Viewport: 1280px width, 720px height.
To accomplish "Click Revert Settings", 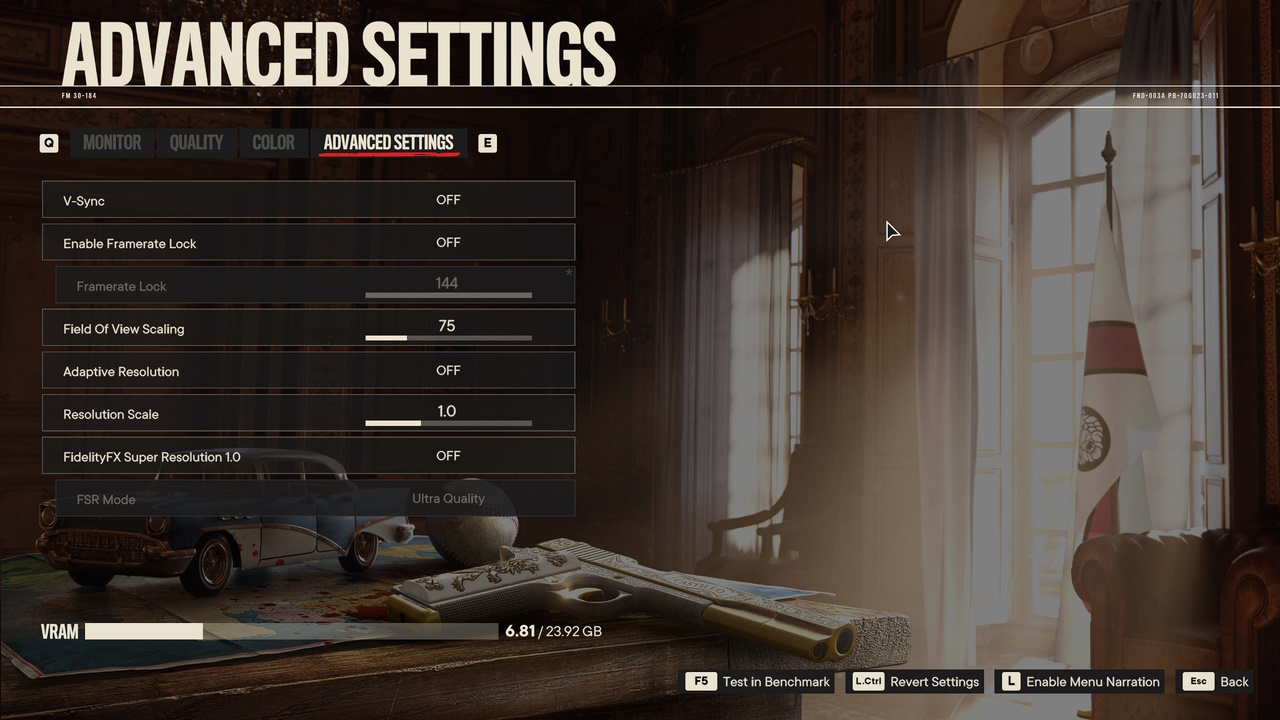I will click(x=916, y=682).
